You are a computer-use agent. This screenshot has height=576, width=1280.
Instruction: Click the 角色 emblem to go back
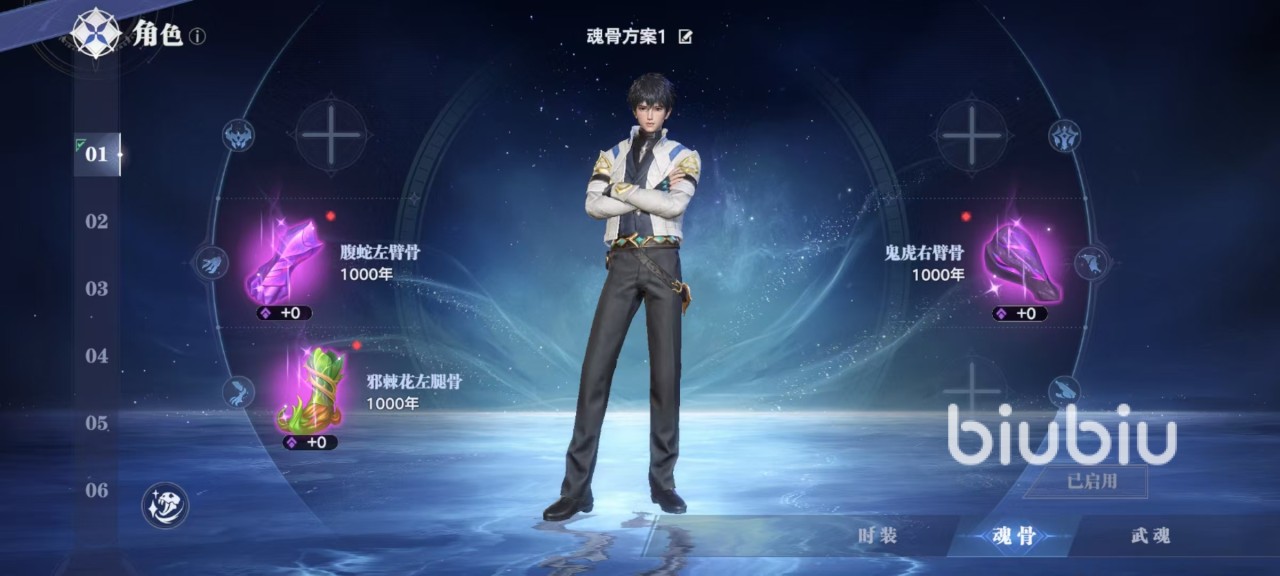point(97,33)
